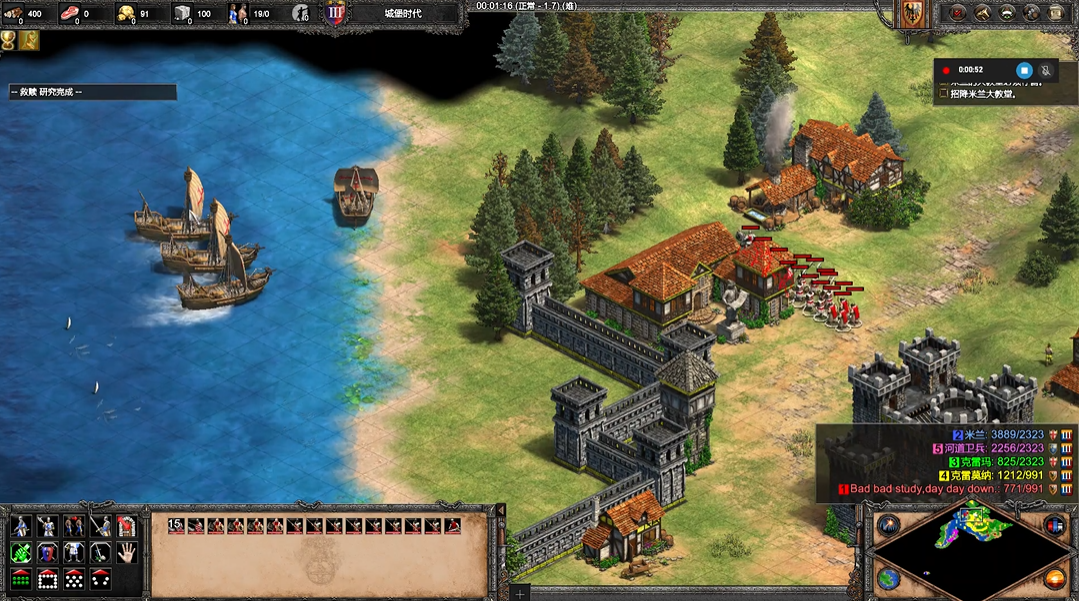
Task: Select the first unit portrait showing 15
Action: click(x=176, y=525)
